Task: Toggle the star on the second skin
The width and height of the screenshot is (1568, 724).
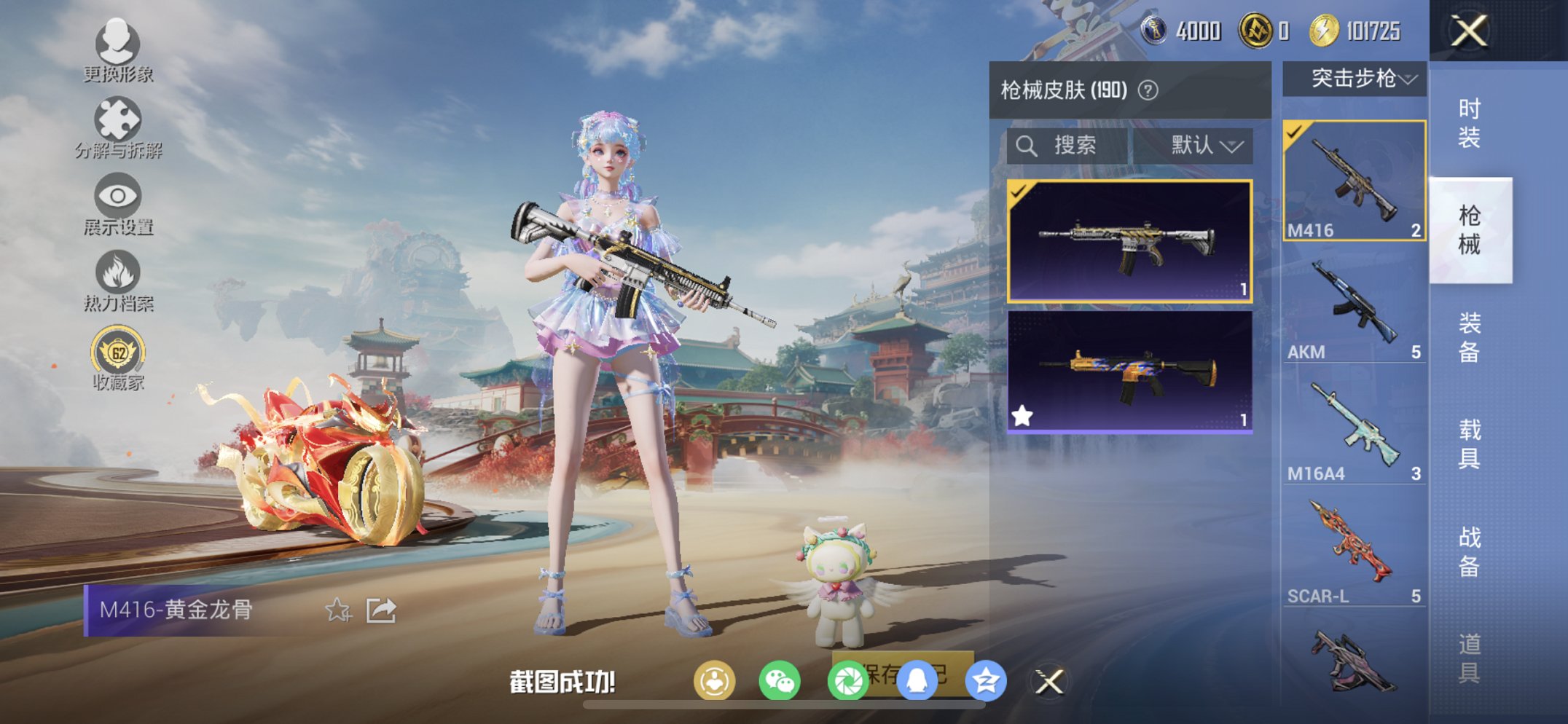Action: point(1023,414)
